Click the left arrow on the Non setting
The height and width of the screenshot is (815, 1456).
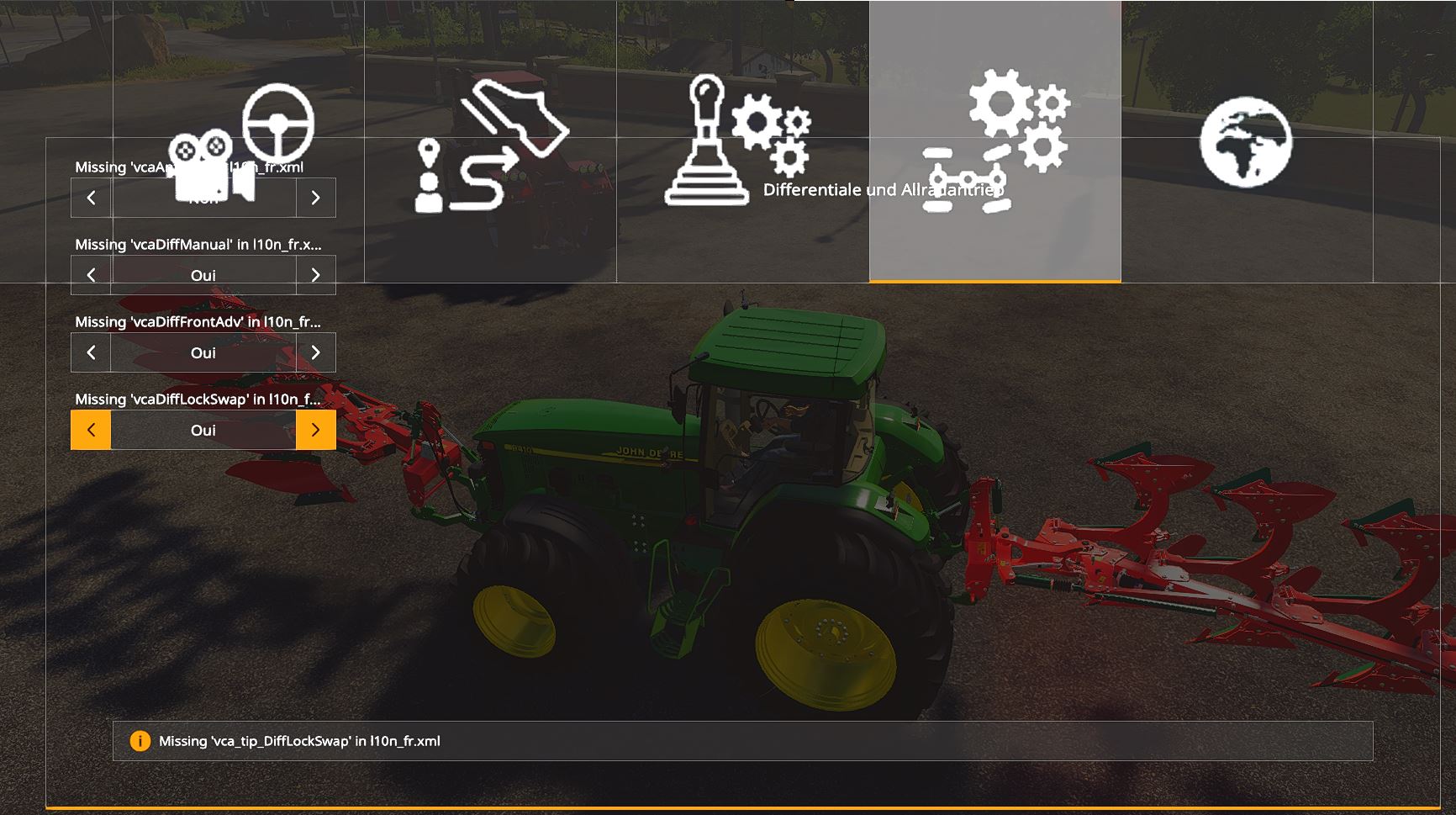89,197
